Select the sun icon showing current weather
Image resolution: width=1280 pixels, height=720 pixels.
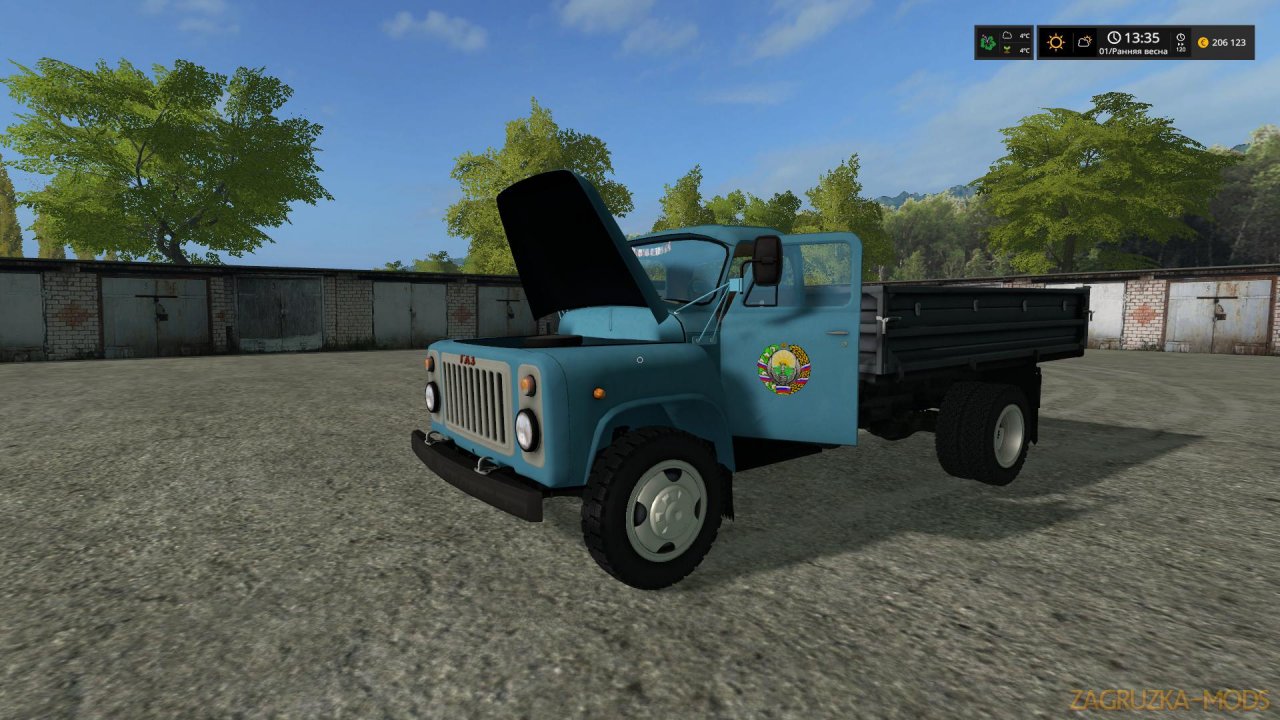1057,42
